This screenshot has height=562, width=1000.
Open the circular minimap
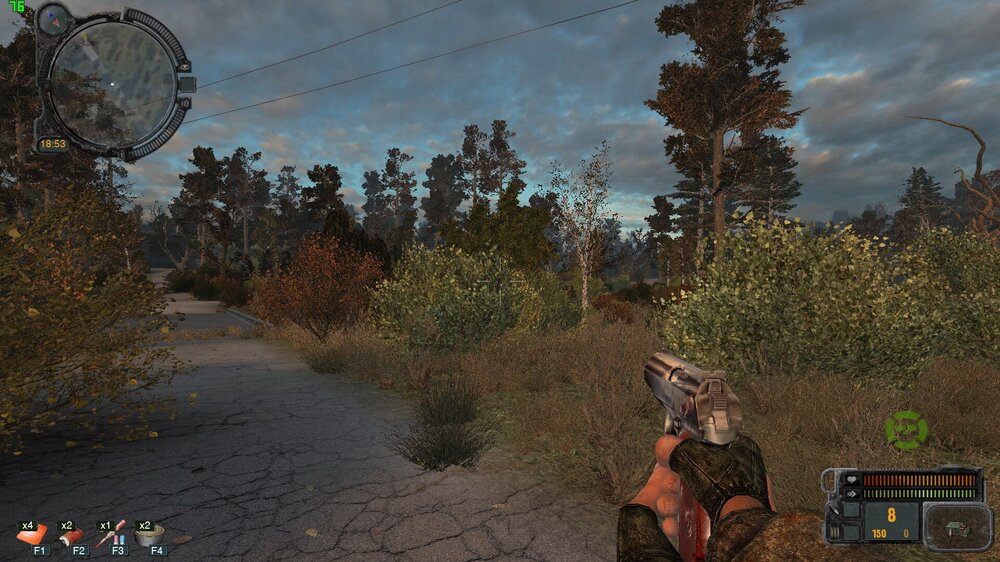[x=112, y=80]
